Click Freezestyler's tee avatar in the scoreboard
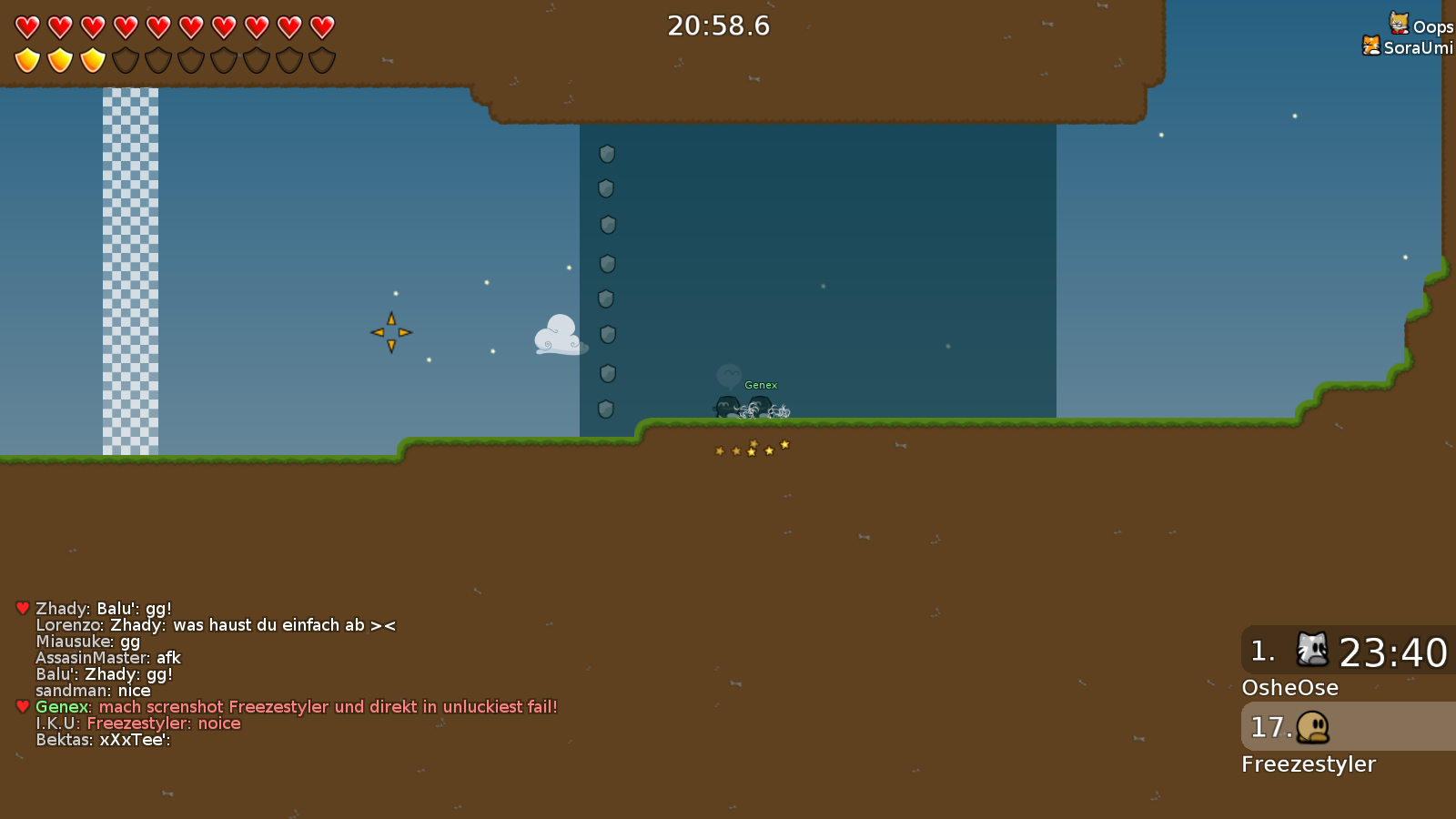1456x819 pixels. point(1313,727)
